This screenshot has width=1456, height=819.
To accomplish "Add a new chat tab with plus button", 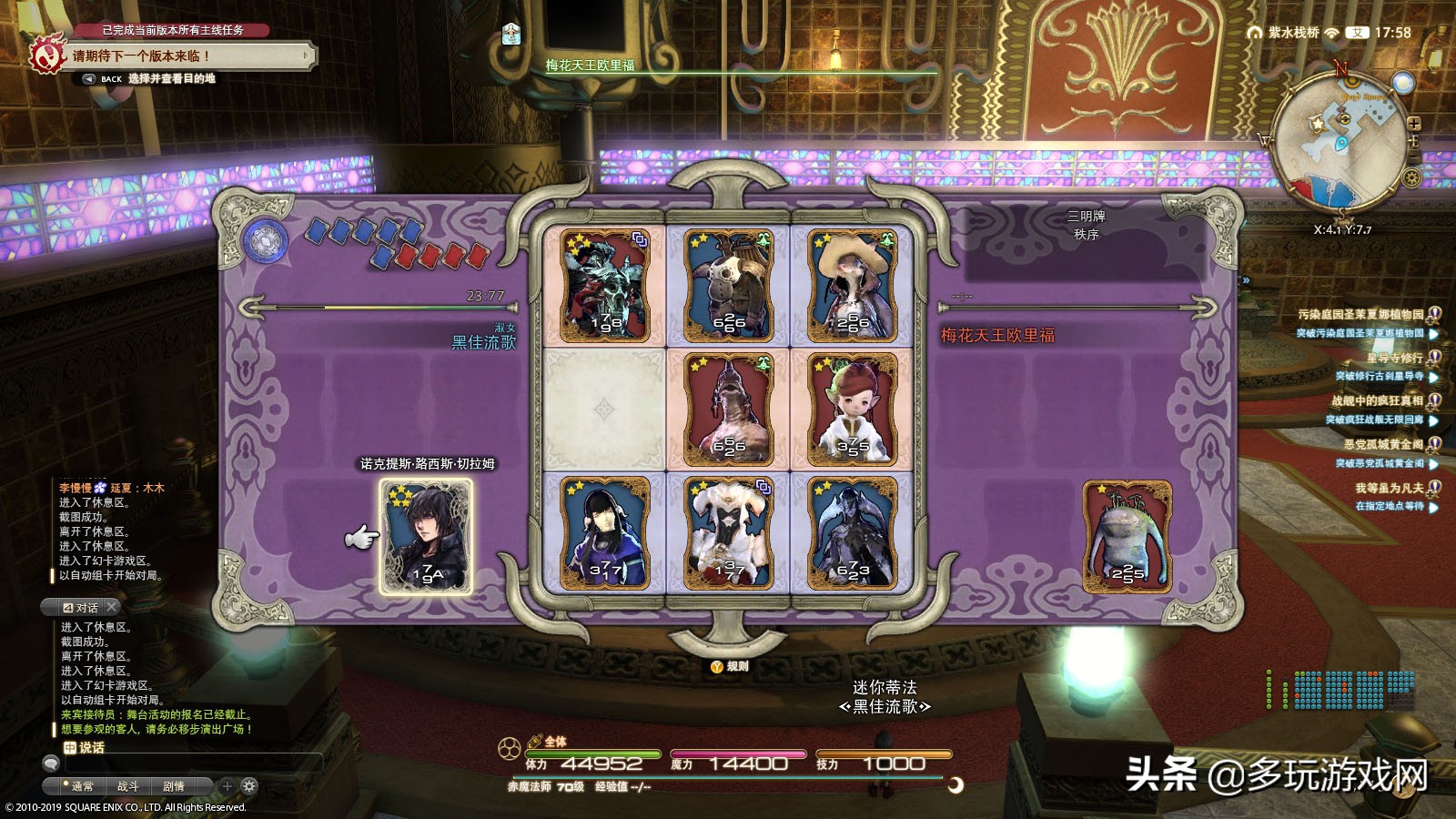I will 227,786.
